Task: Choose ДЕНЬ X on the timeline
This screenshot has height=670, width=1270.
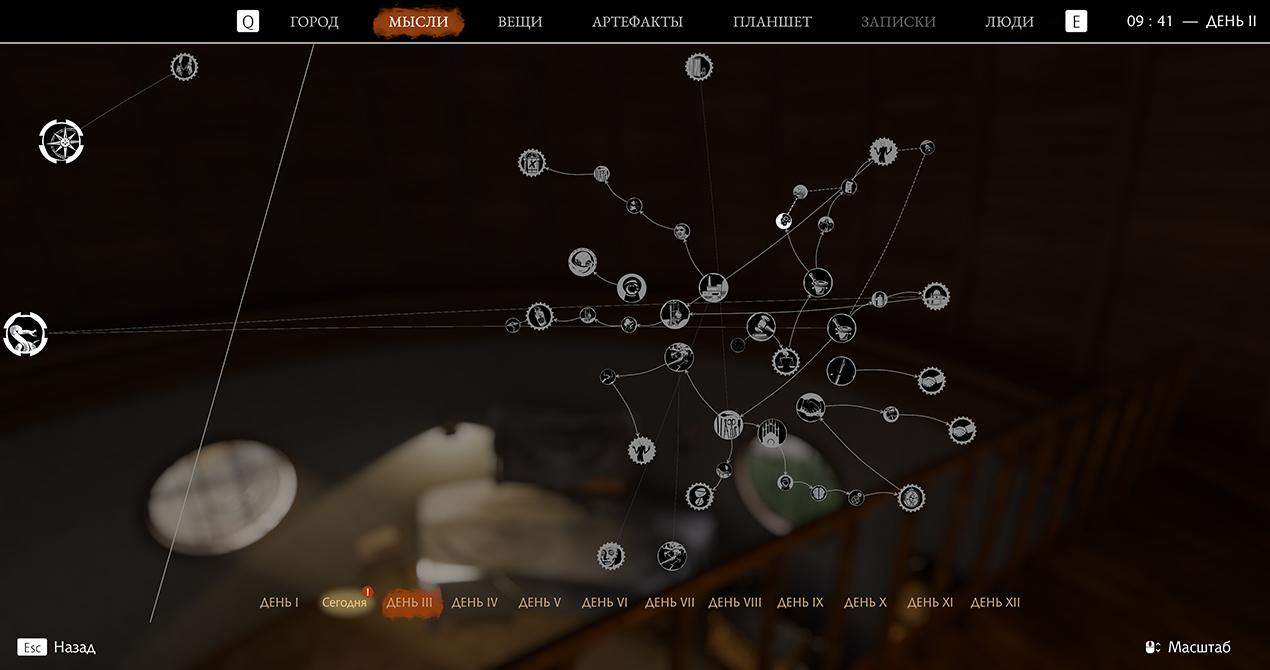Action: (865, 603)
